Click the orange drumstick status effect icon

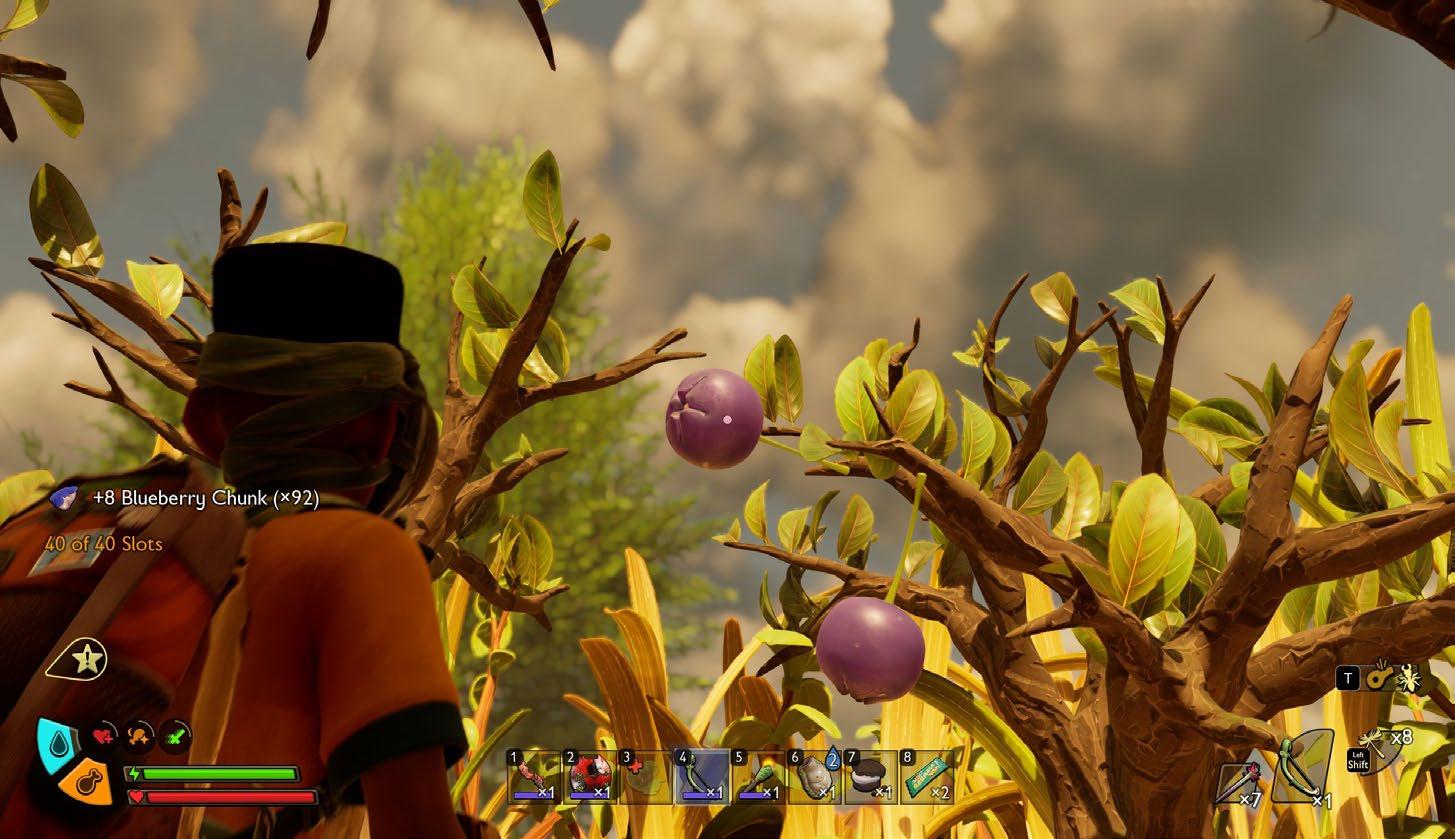tap(139, 737)
